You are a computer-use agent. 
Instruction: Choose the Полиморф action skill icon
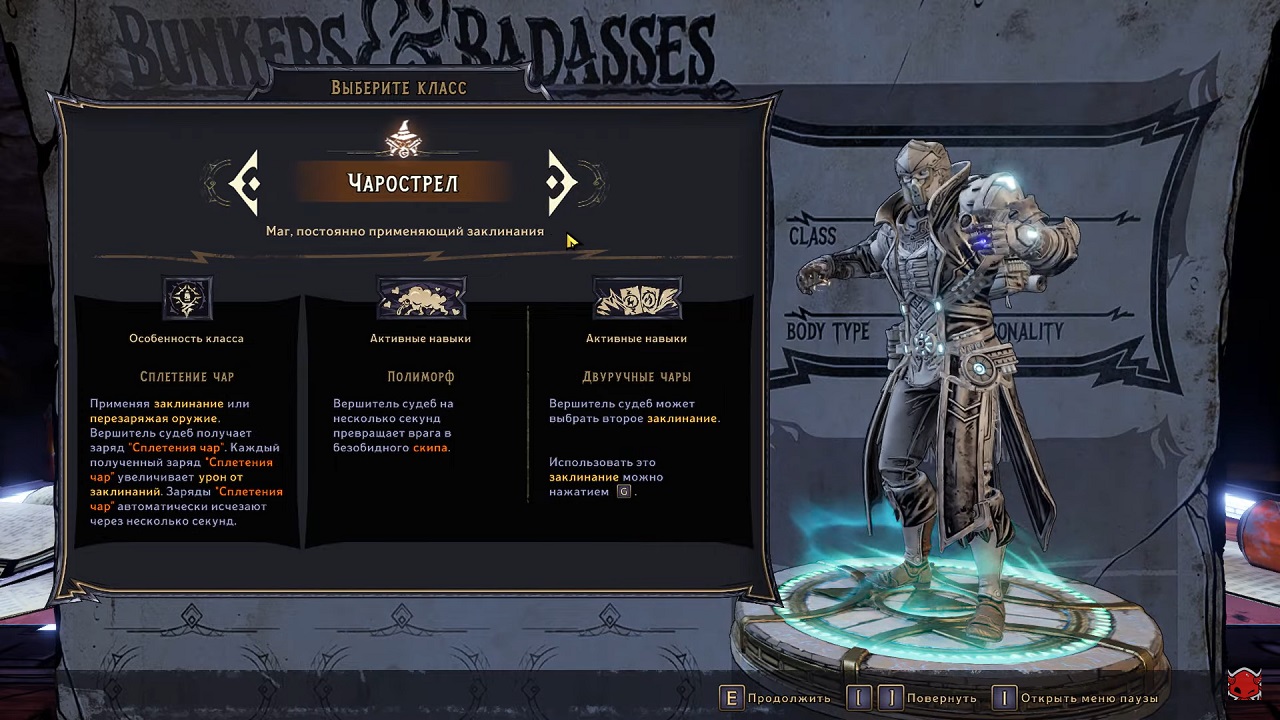pos(420,298)
